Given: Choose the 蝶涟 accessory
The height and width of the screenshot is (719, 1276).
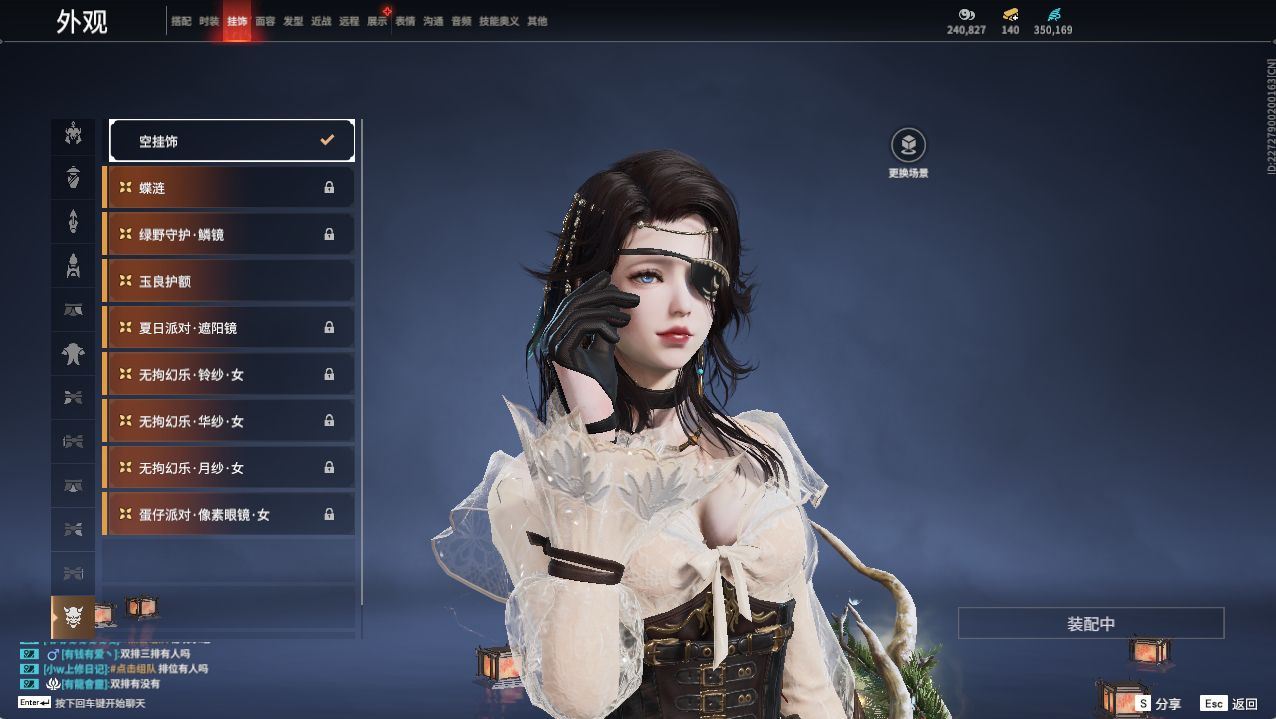Looking at the screenshot, I should [x=229, y=188].
